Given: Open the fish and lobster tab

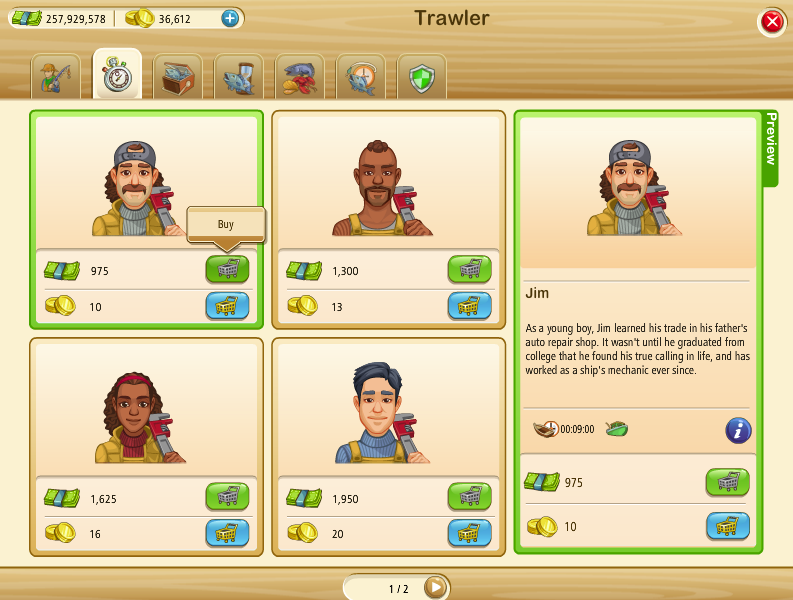Looking at the screenshot, I should [x=300, y=77].
